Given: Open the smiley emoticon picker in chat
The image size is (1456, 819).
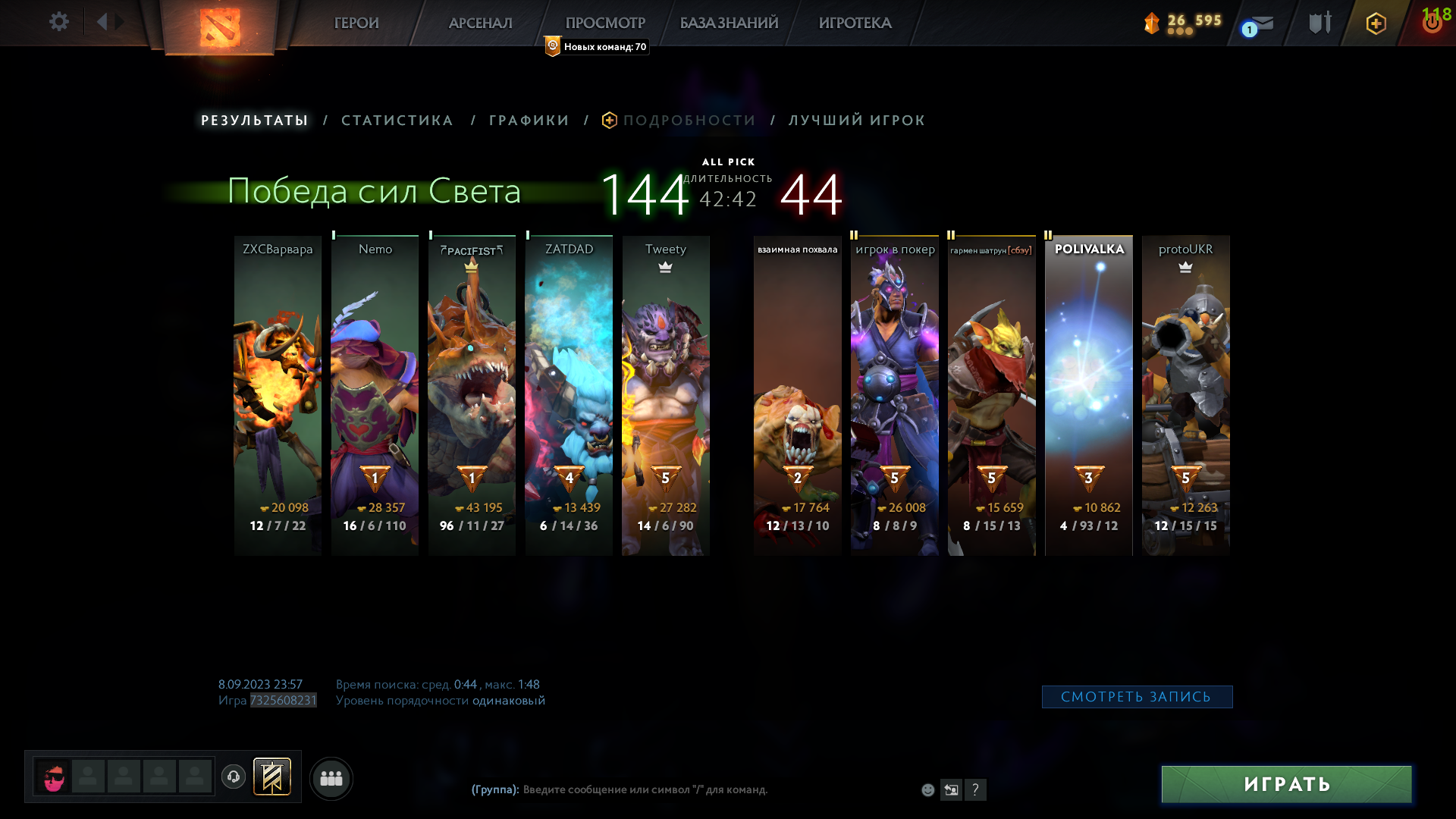Looking at the screenshot, I should point(927,790).
